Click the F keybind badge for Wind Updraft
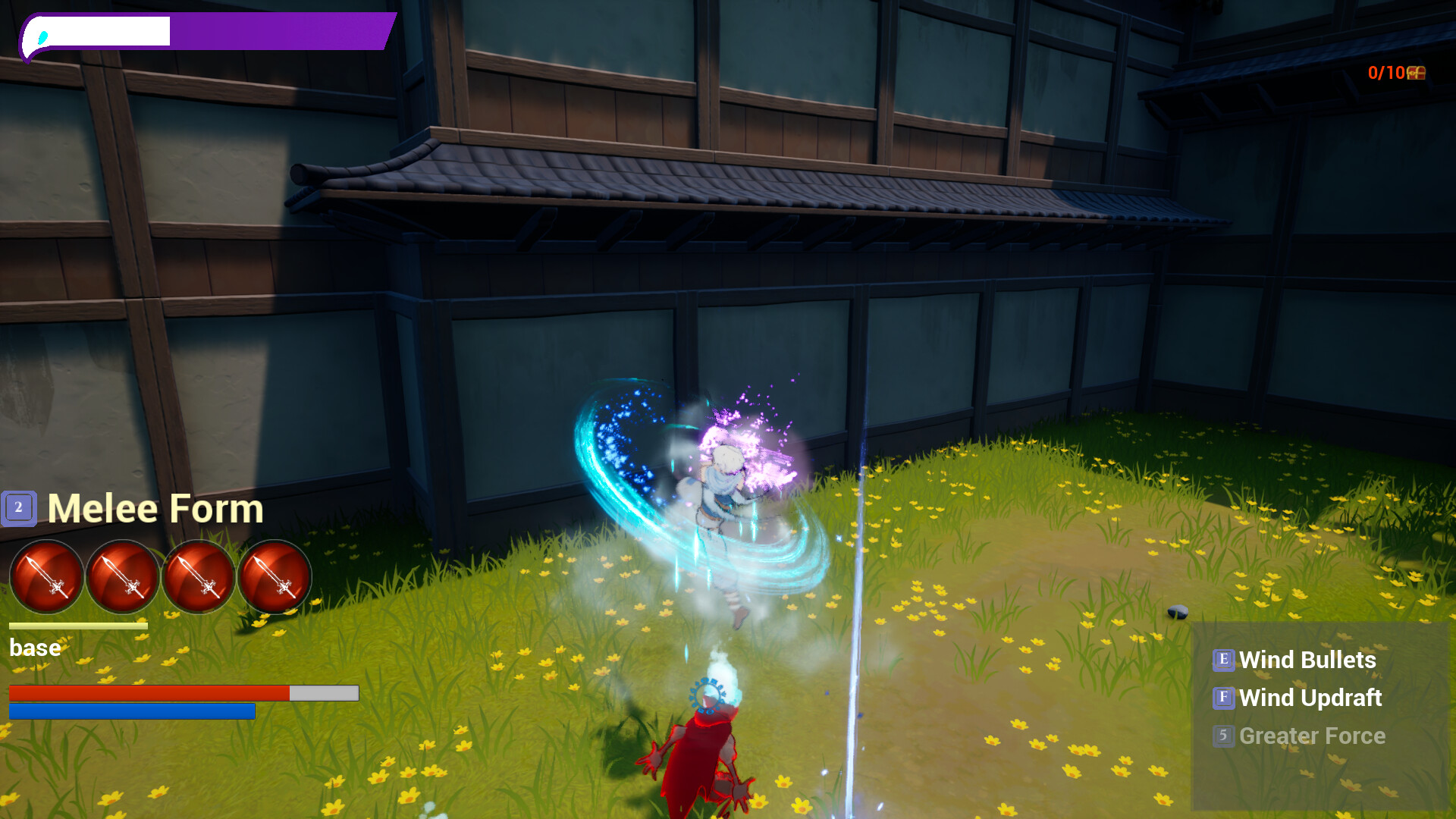1456x819 pixels. coord(1224,698)
